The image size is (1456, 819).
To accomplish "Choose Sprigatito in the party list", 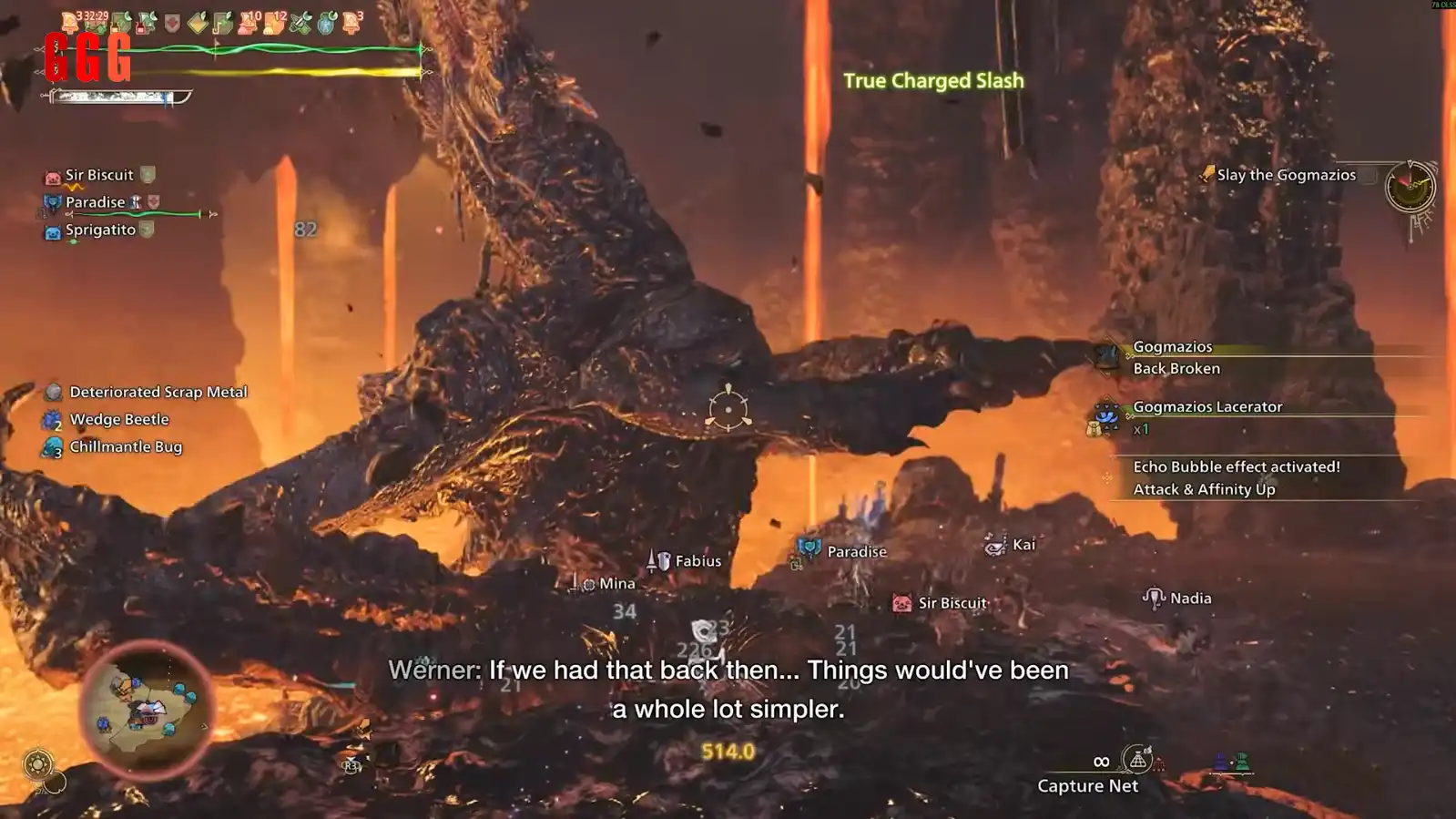I will [100, 230].
